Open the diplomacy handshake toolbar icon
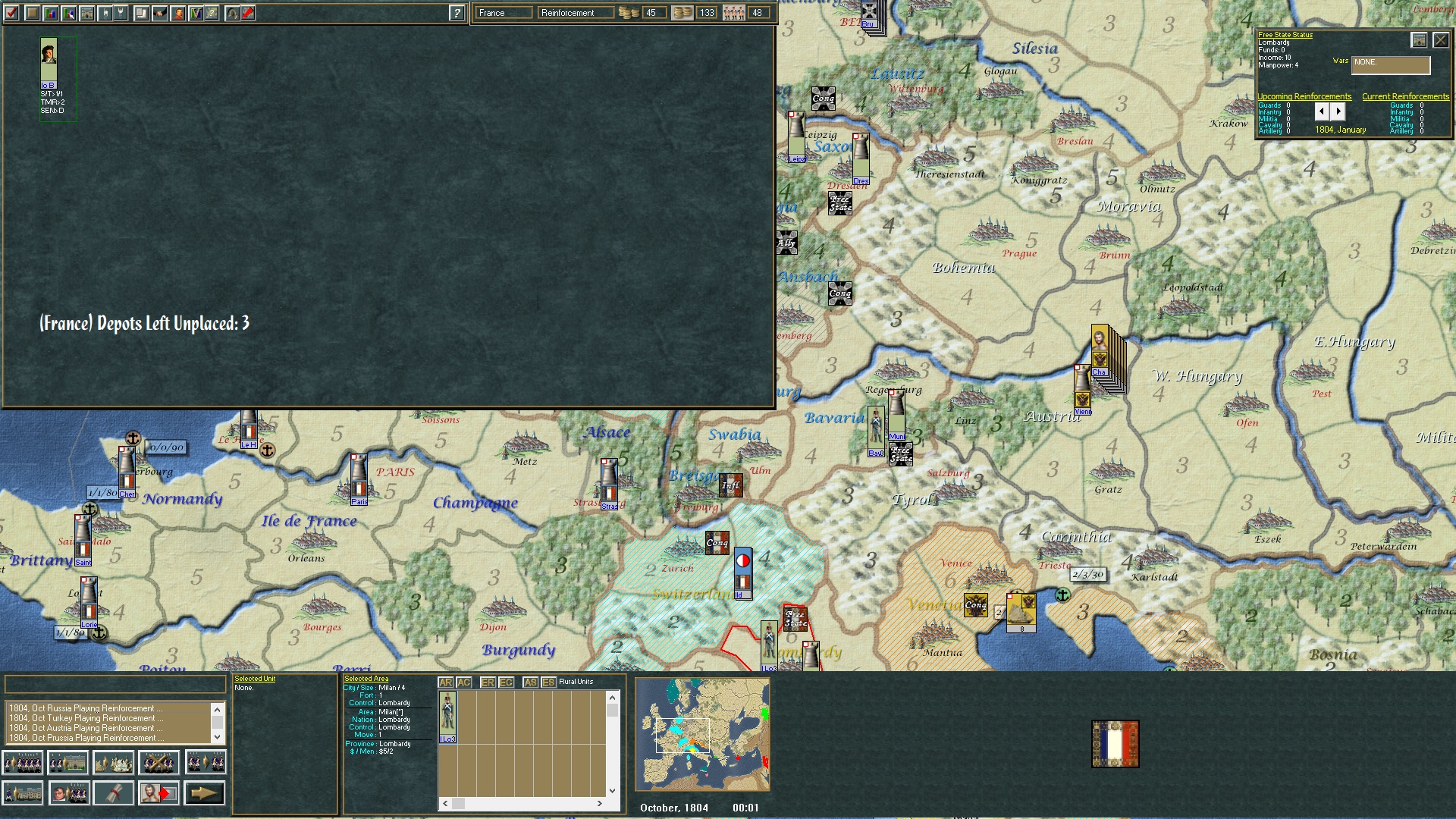 click(159, 13)
